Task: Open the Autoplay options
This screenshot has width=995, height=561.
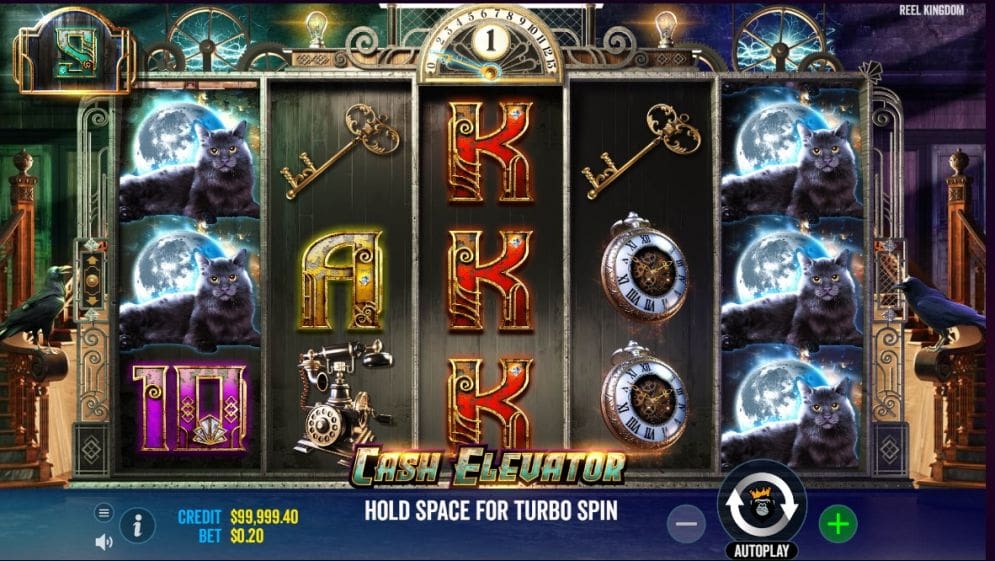Action: click(762, 551)
